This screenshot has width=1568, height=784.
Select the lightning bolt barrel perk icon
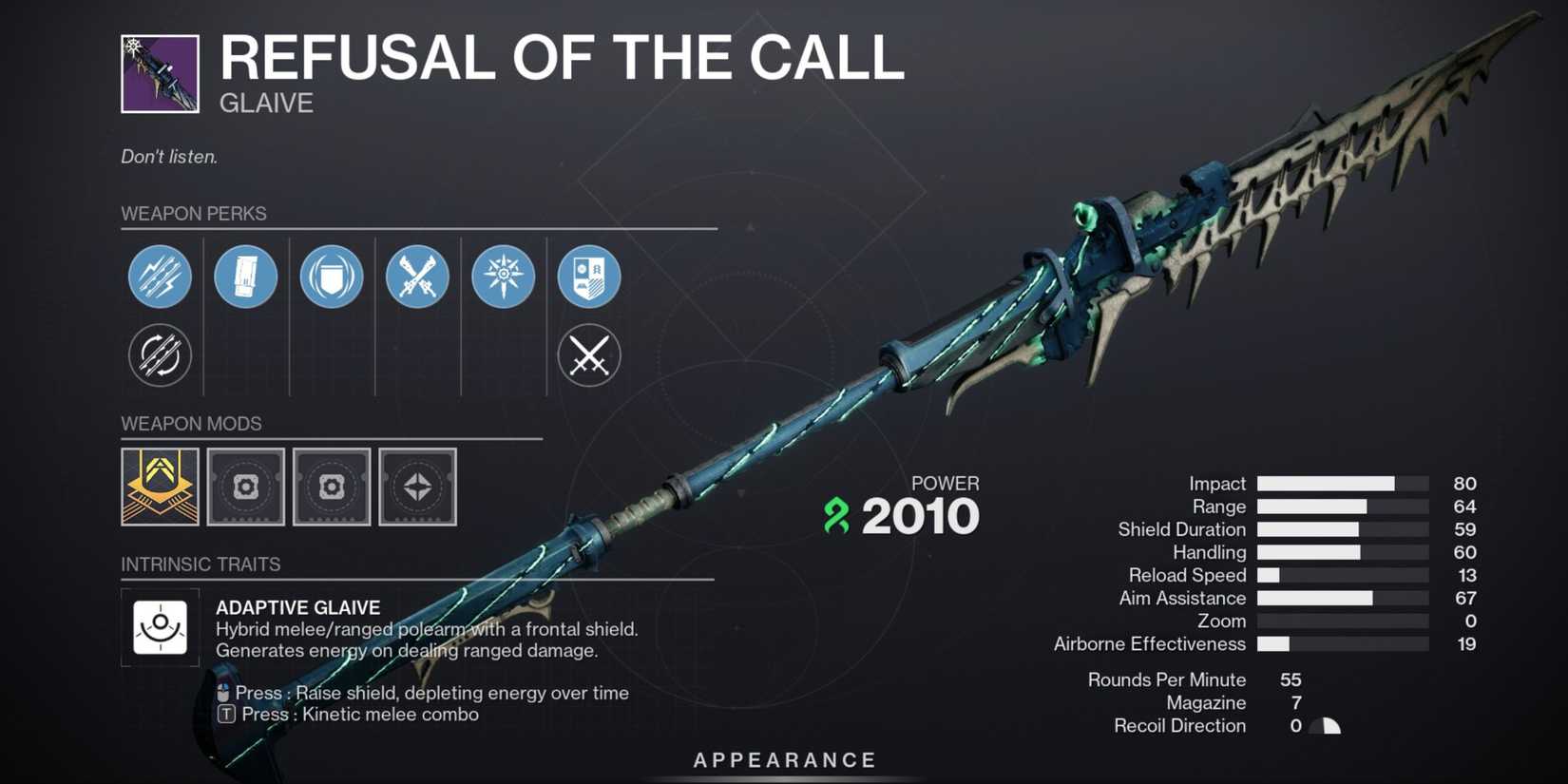(x=160, y=277)
